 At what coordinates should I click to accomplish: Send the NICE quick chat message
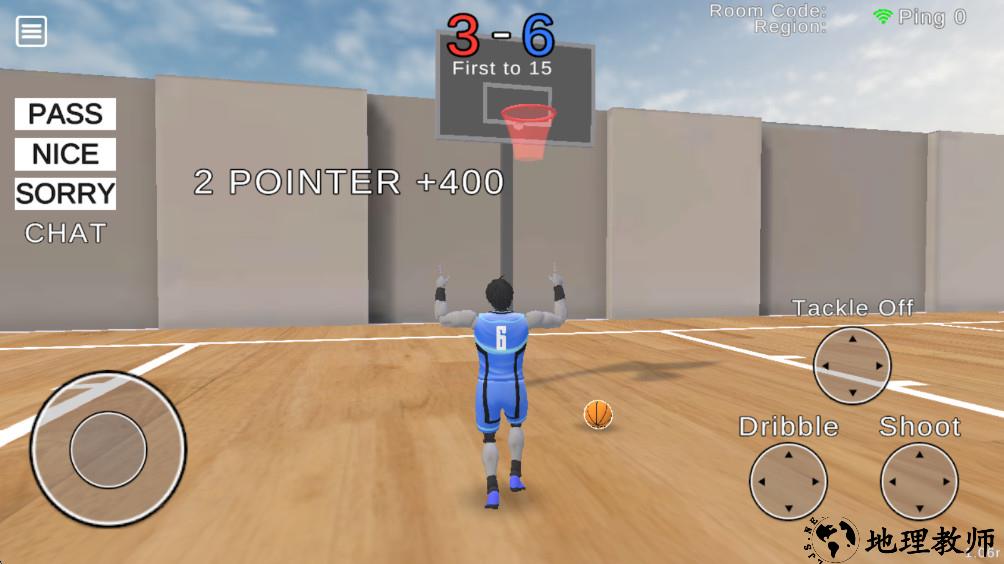[65, 154]
